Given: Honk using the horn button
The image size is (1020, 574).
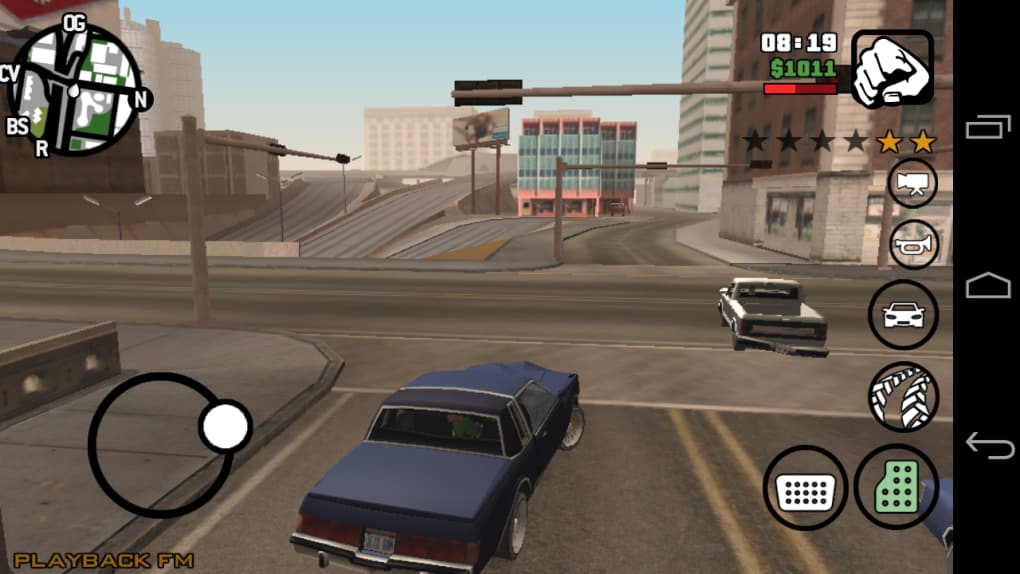Looking at the screenshot, I should (x=914, y=244).
